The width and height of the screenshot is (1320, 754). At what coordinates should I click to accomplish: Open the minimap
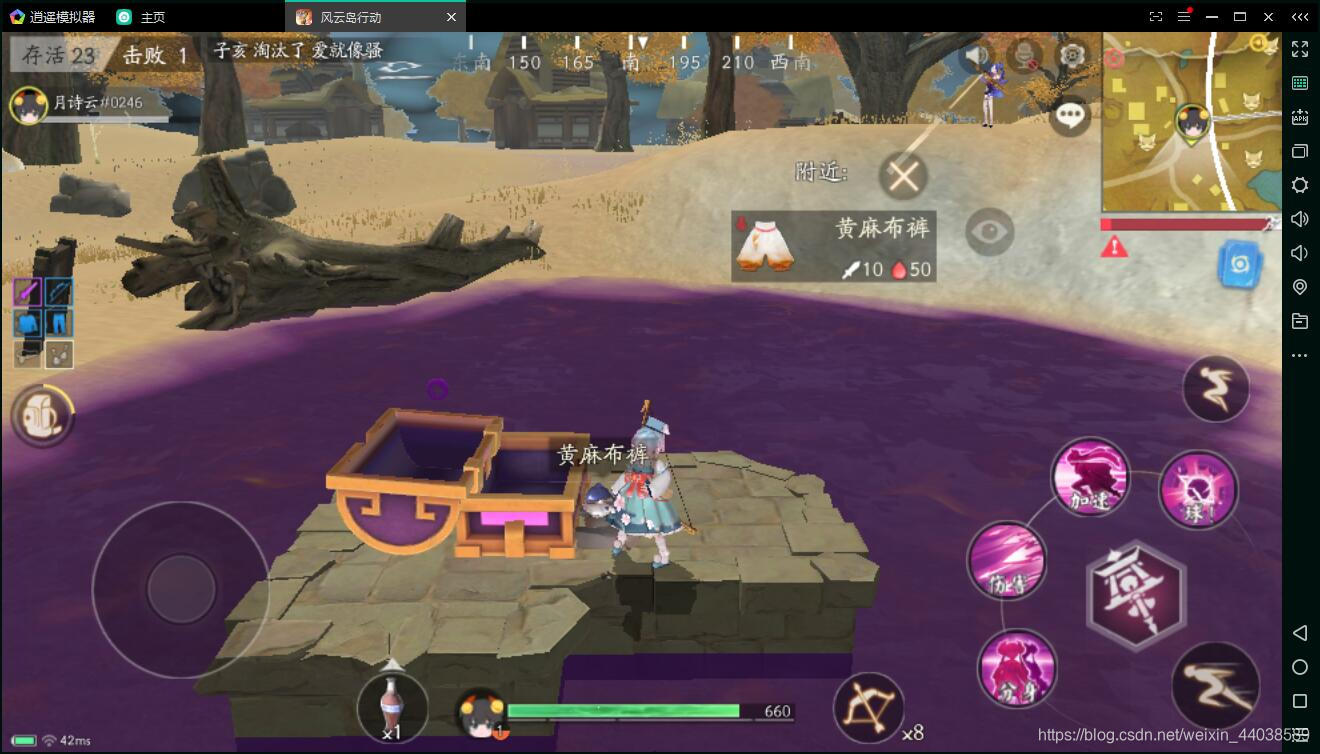click(1190, 122)
